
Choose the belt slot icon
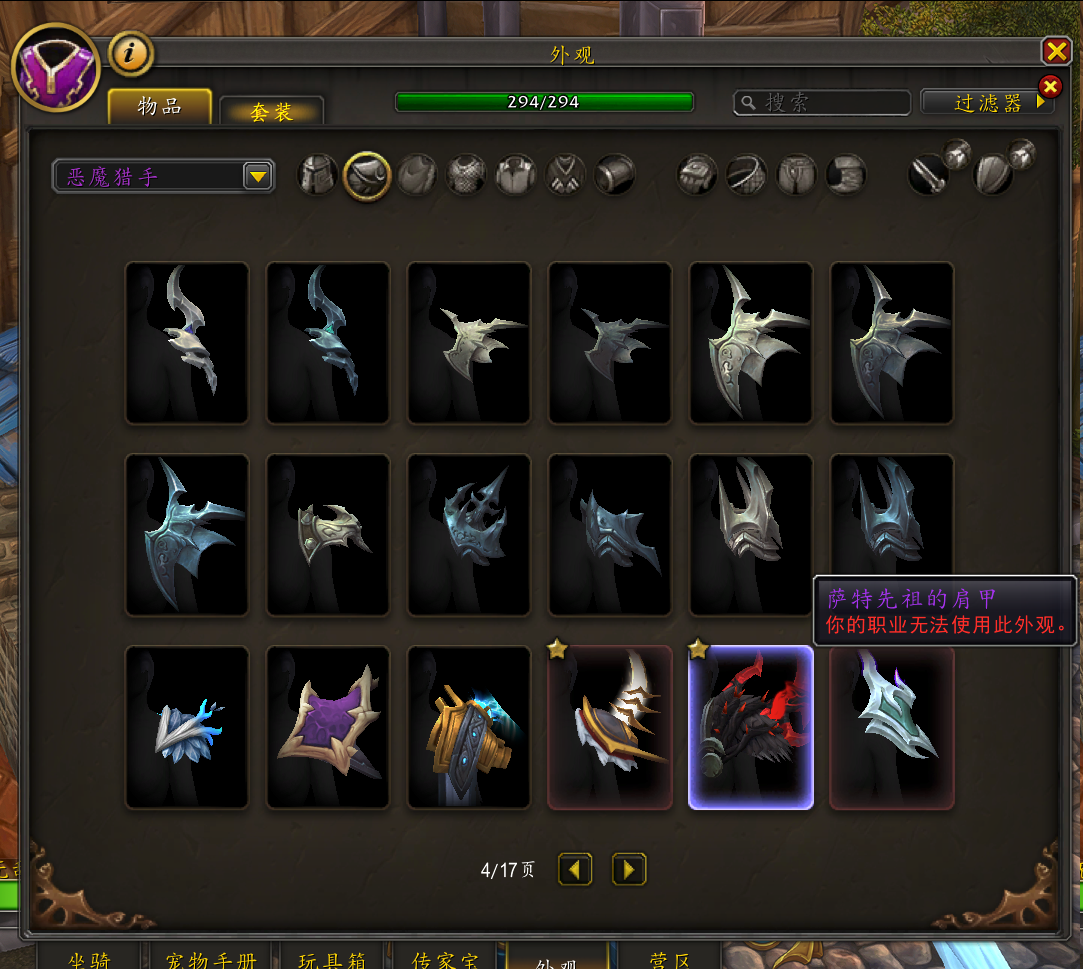point(746,175)
